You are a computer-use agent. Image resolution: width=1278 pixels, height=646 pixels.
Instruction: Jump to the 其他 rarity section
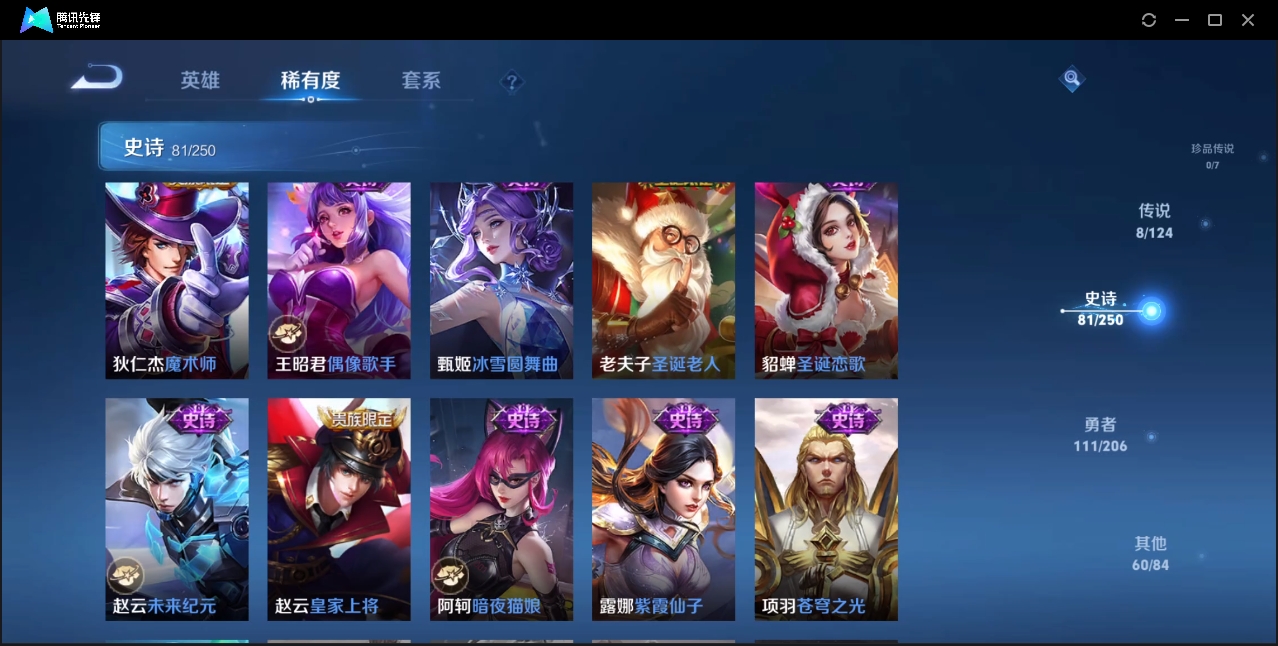(x=1150, y=553)
